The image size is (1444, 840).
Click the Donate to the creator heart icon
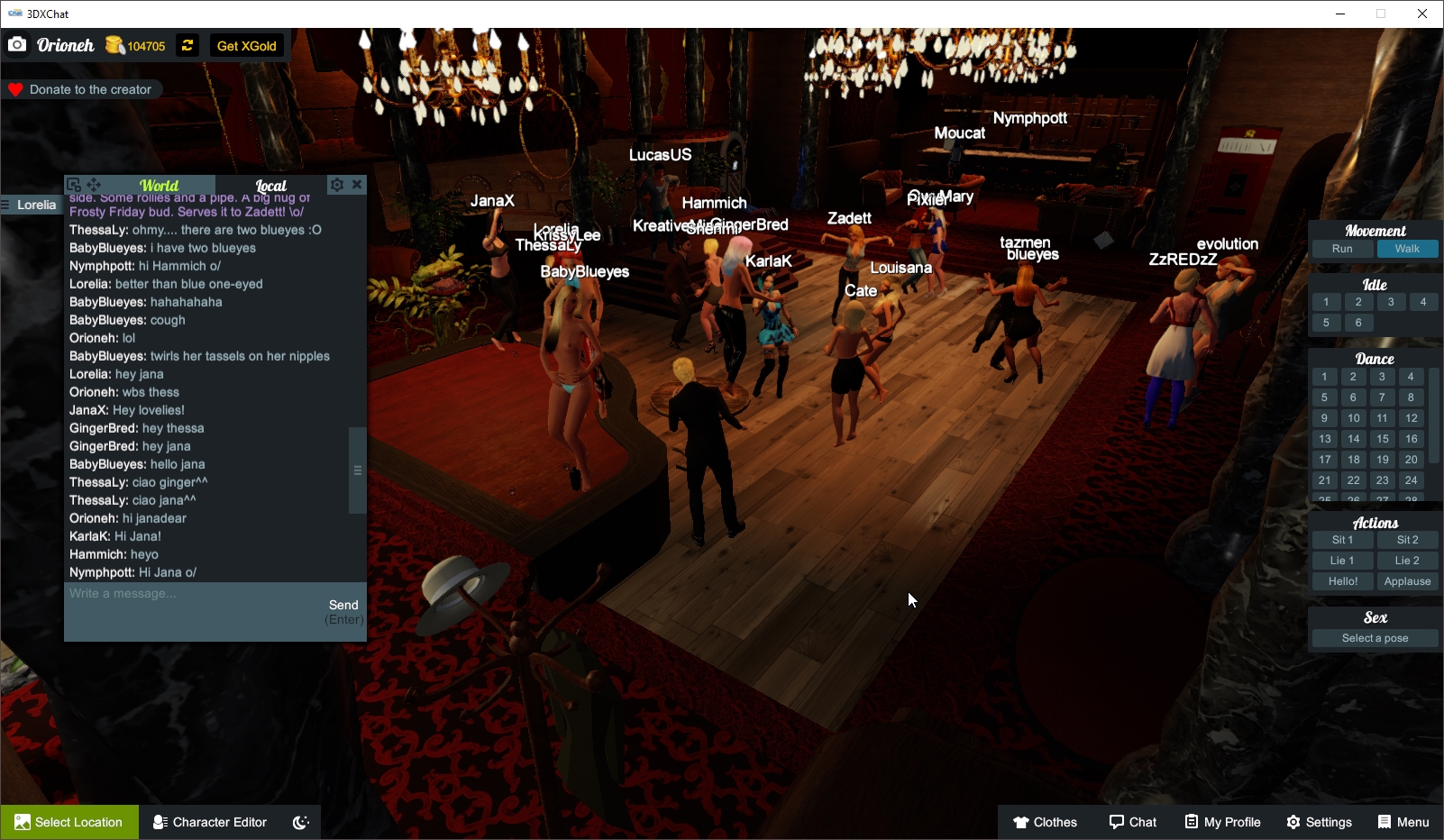14,88
